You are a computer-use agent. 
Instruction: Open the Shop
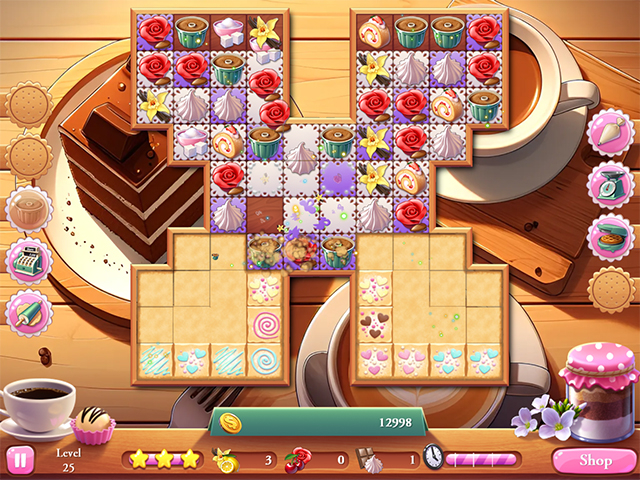pos(594,460)
